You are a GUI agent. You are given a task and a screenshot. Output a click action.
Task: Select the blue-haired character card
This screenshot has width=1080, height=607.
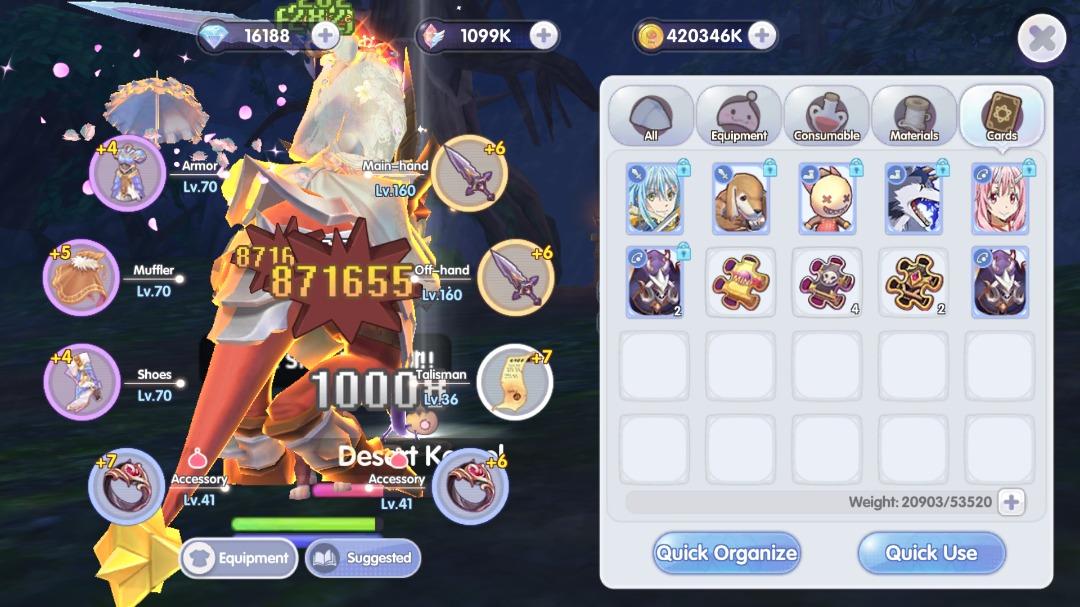(x=654, y=199)
